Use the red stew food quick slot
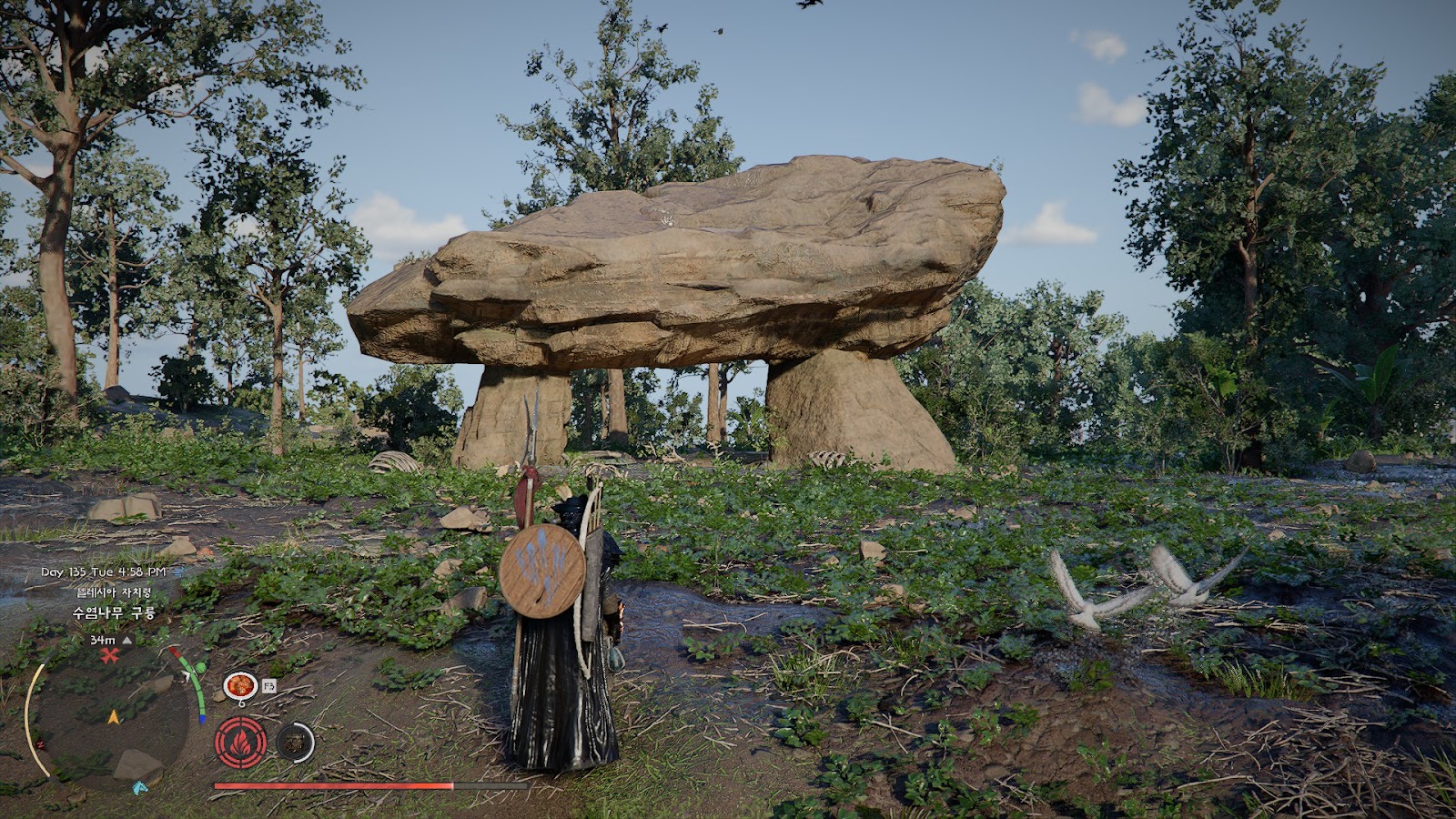Image resolution: width=1456 pixels, height=819 pixels. [x=239, y=684]
